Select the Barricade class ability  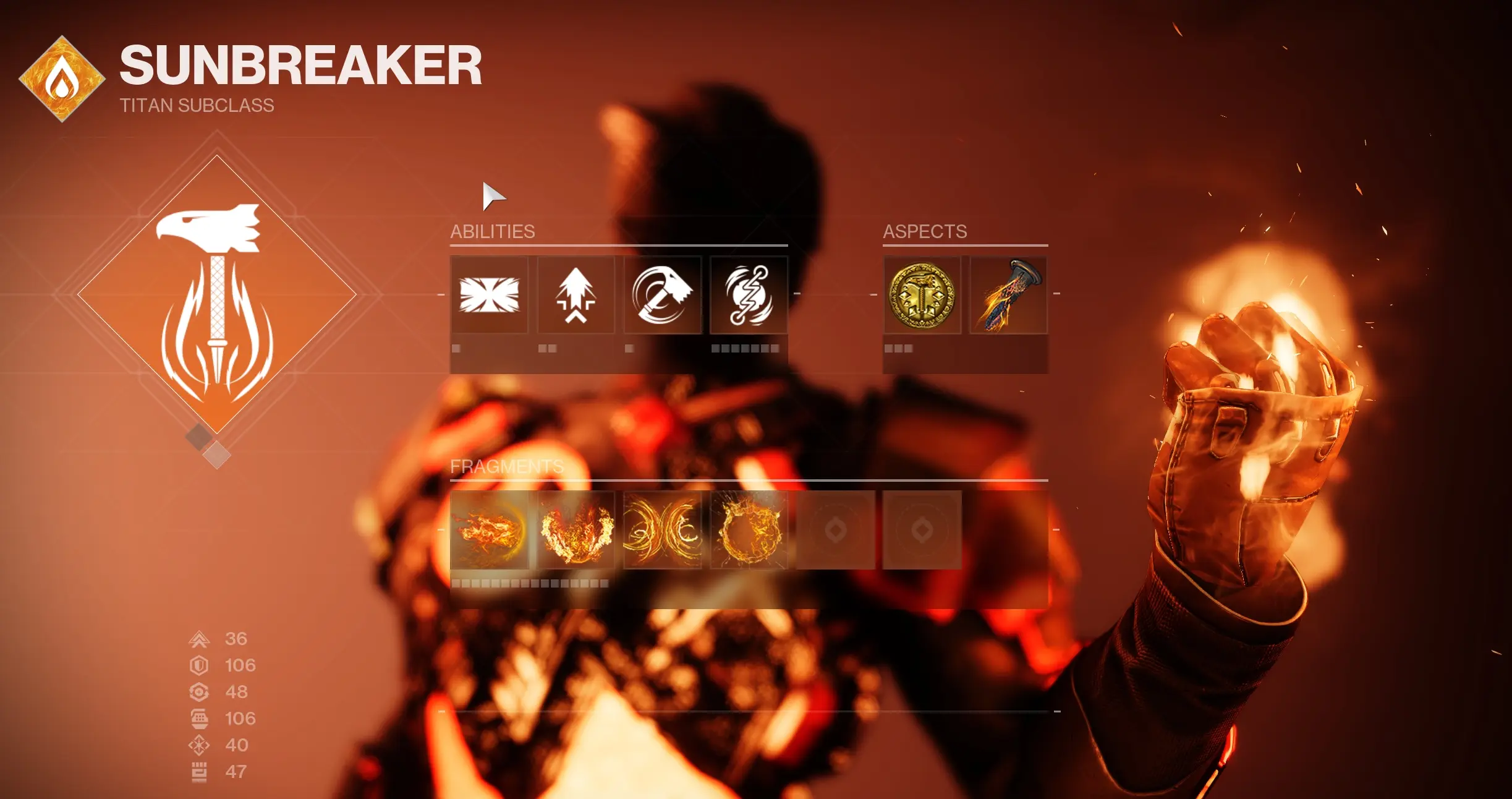(489, 296)
